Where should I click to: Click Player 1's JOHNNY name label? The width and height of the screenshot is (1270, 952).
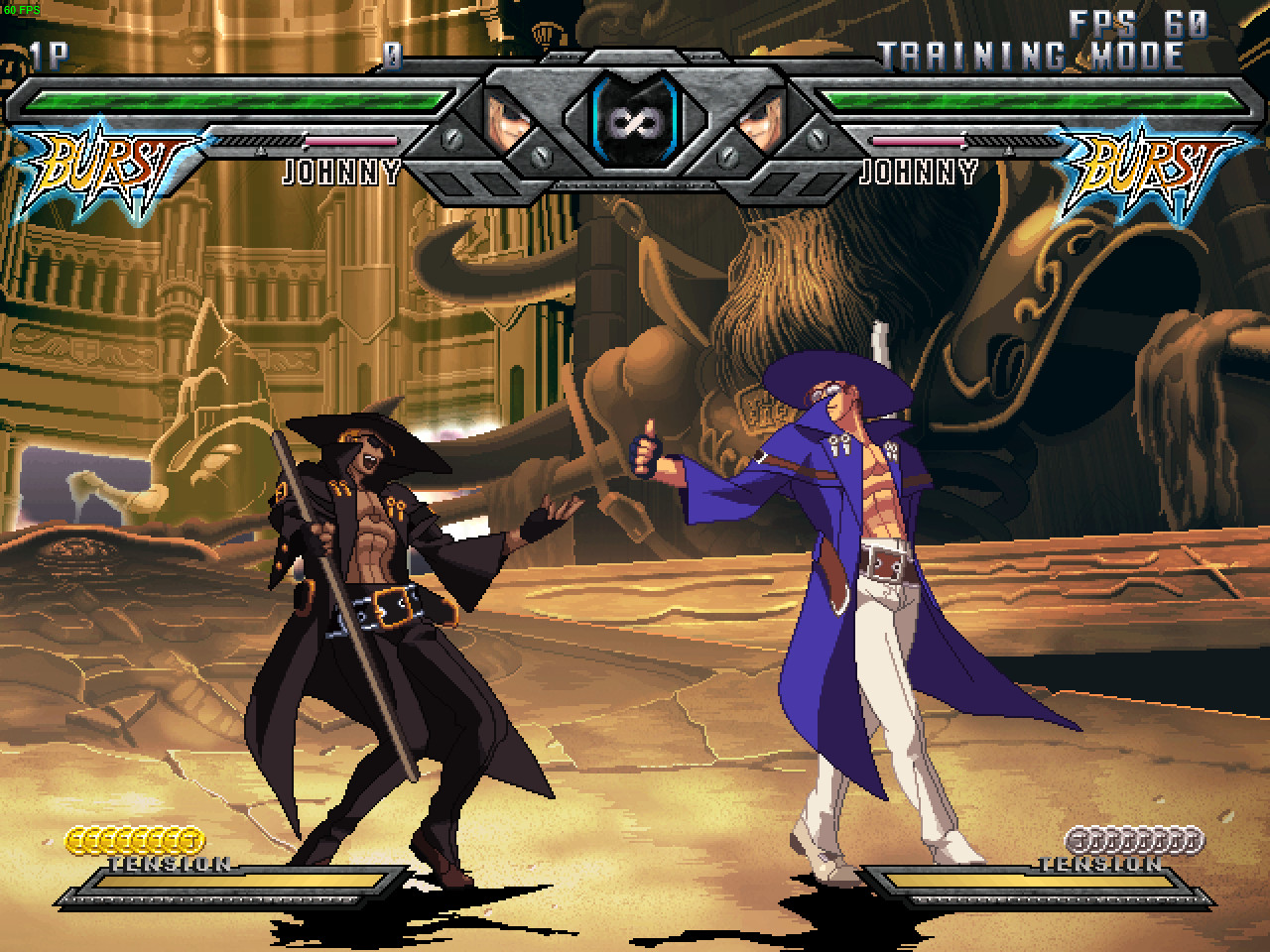(x=340, y=174)
